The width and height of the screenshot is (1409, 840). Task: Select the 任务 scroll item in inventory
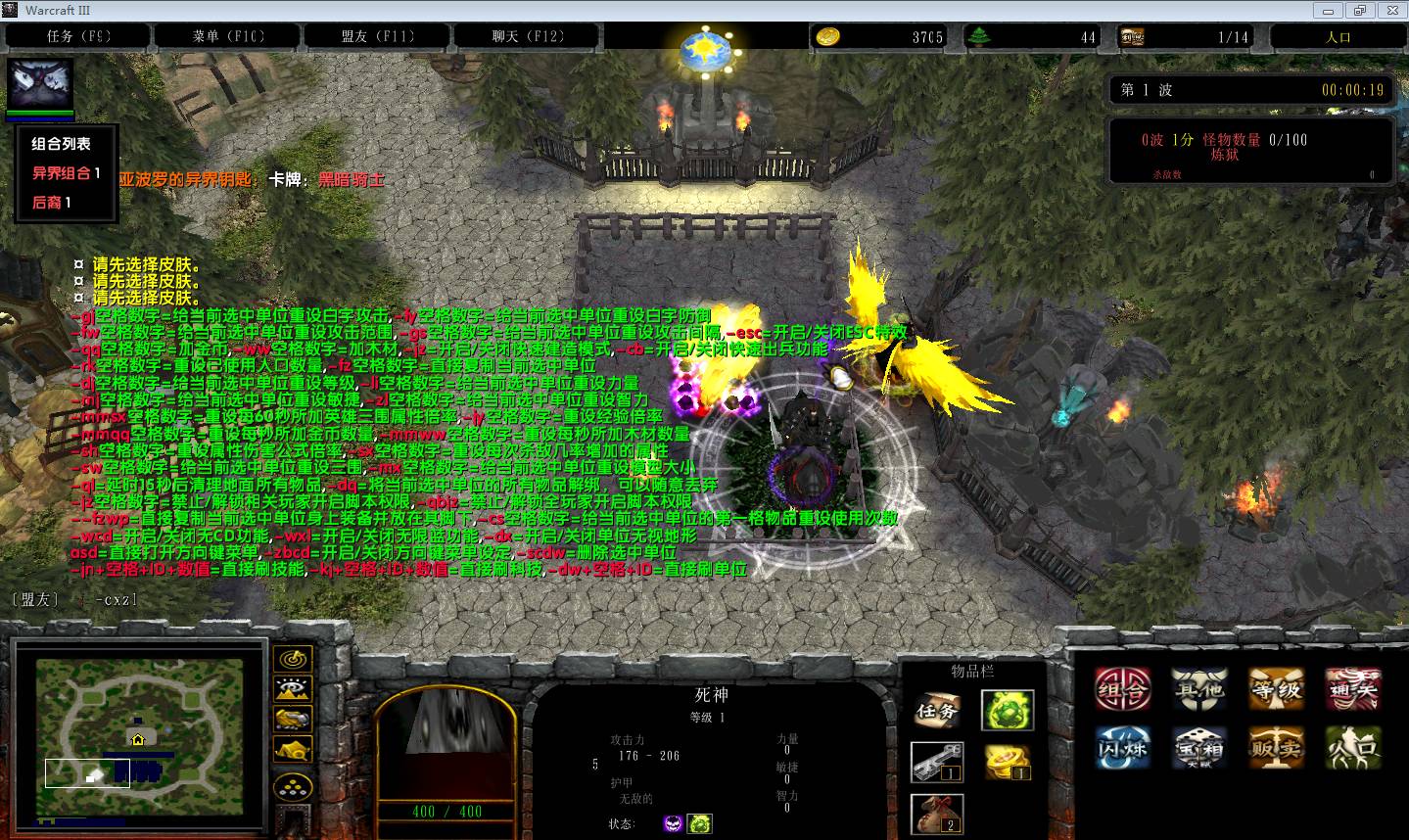937,712
